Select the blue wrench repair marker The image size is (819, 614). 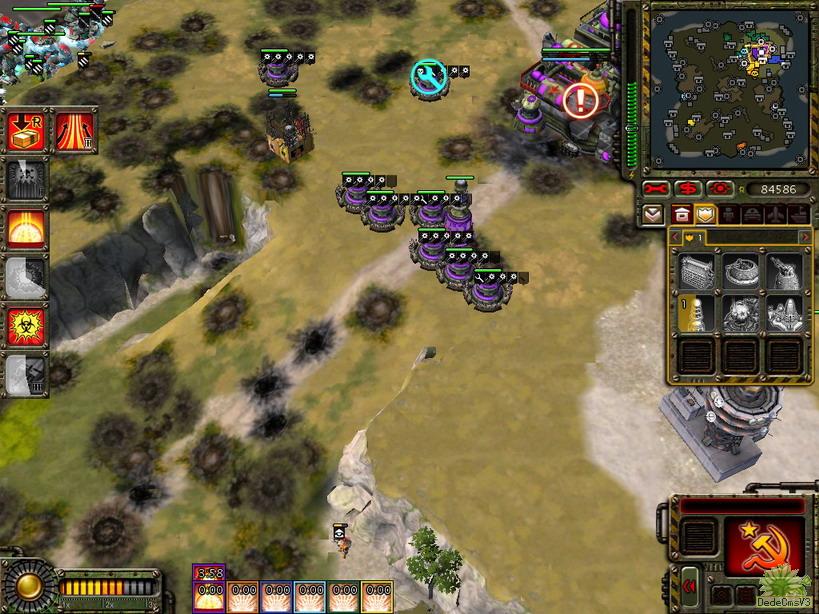(429, 76)
